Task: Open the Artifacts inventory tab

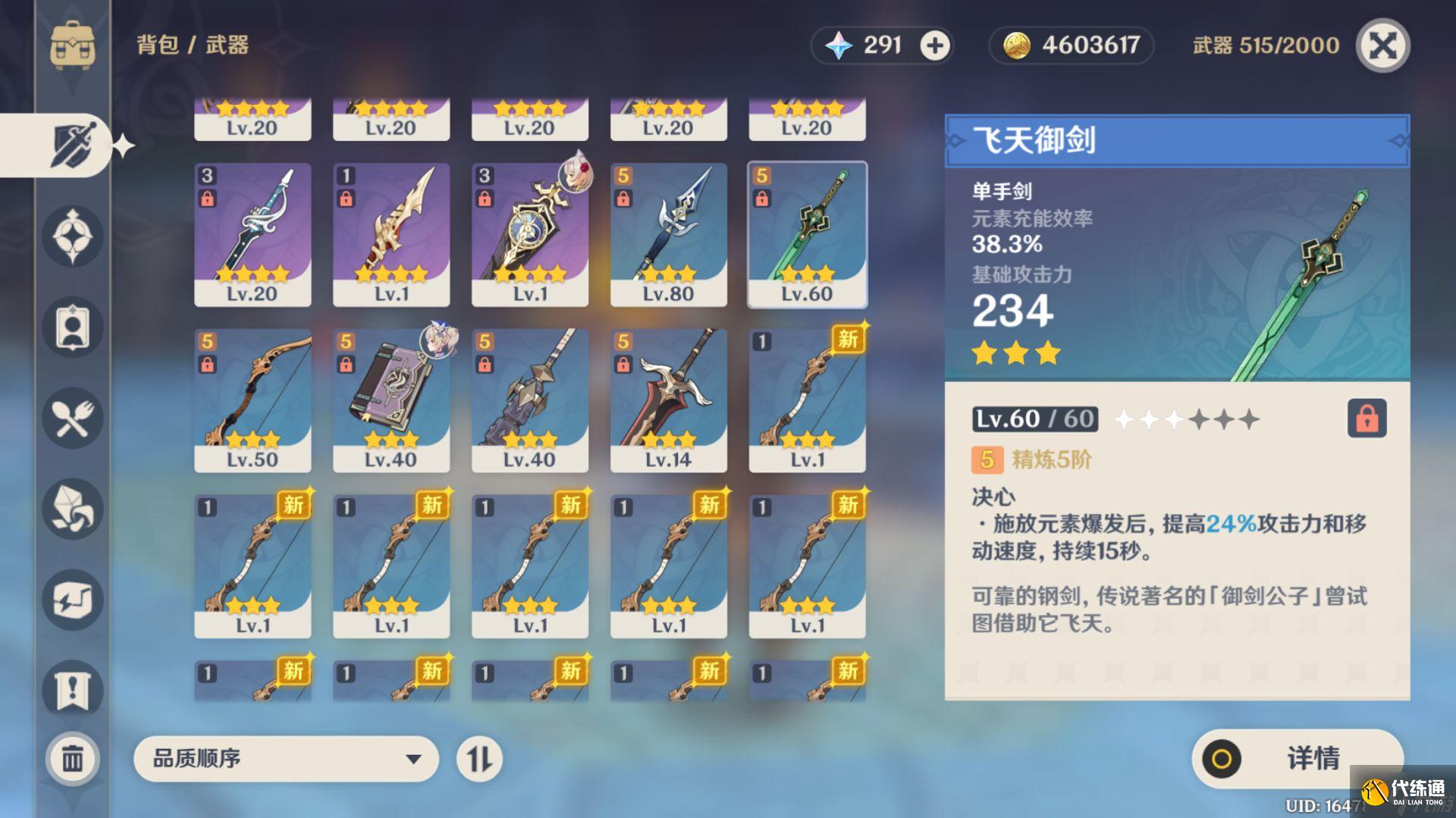Action: pyautogui.click(x=72, y=237)
